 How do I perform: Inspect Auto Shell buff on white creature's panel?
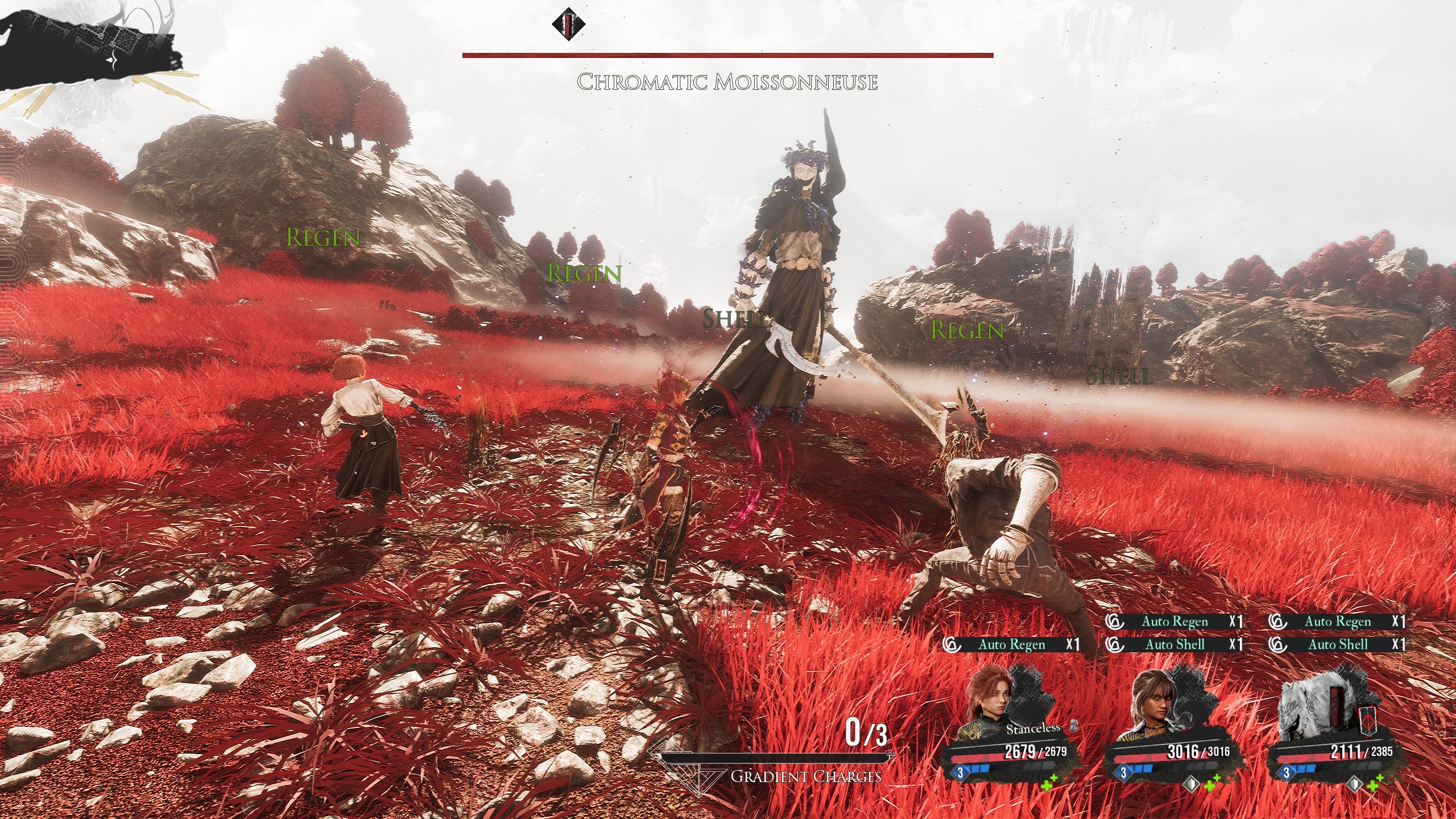coord(1337,644)
